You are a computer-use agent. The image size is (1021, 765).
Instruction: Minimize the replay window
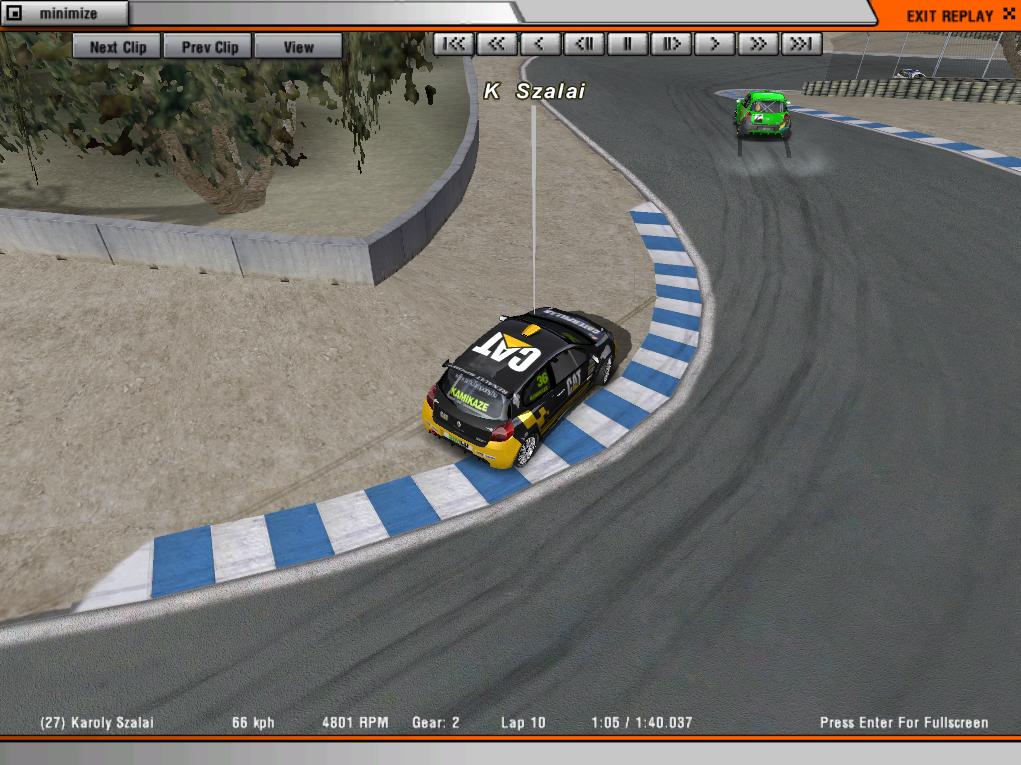click(64, 14)
